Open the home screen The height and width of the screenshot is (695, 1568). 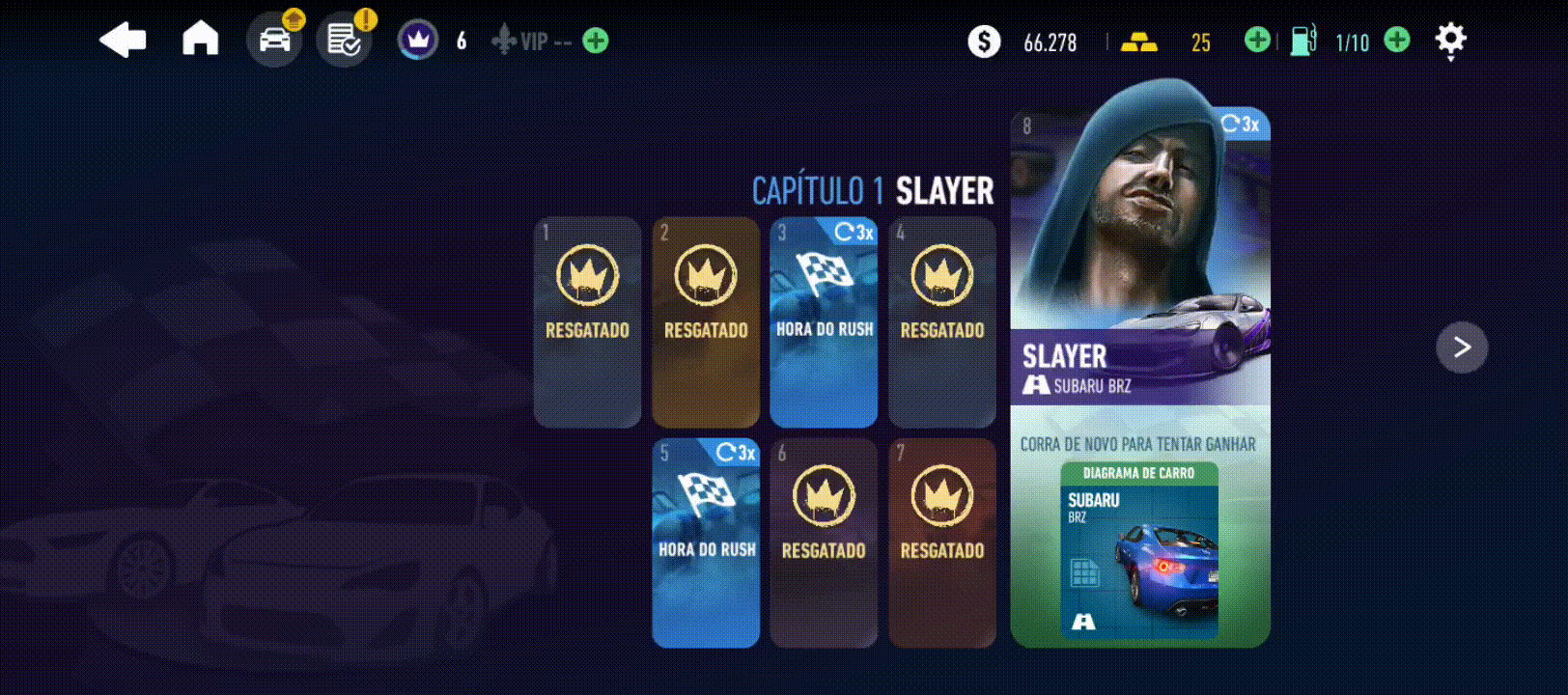(x=200, y=41)
